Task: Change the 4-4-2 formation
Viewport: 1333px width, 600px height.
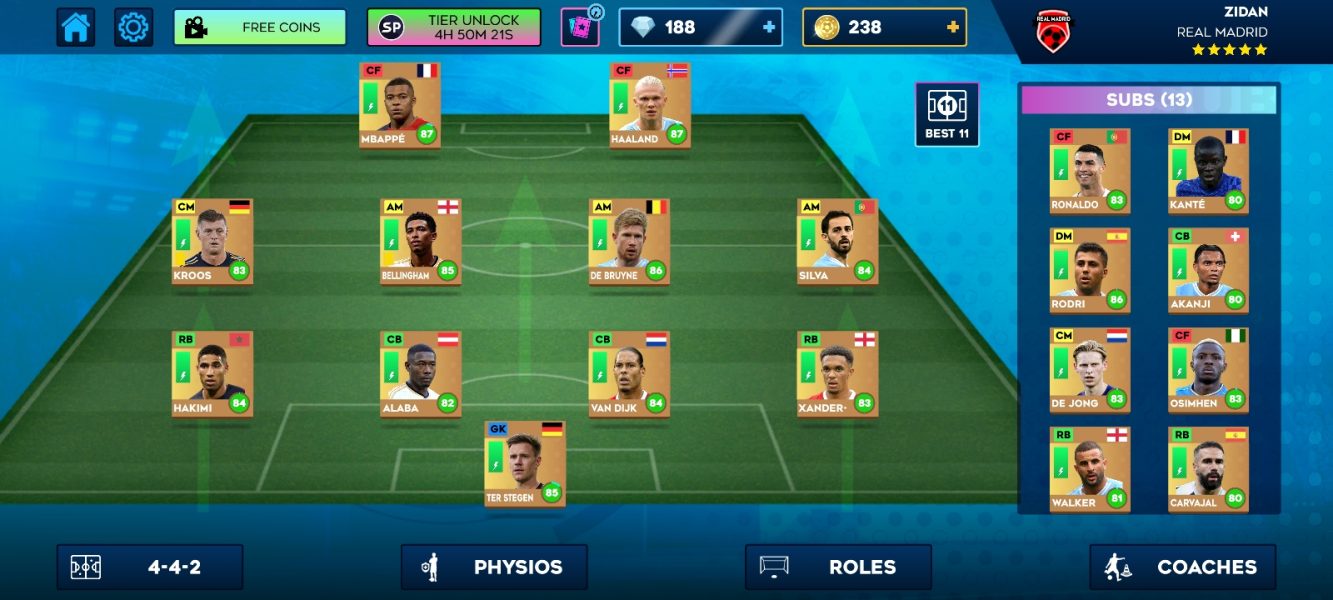Action: [150, 567]
